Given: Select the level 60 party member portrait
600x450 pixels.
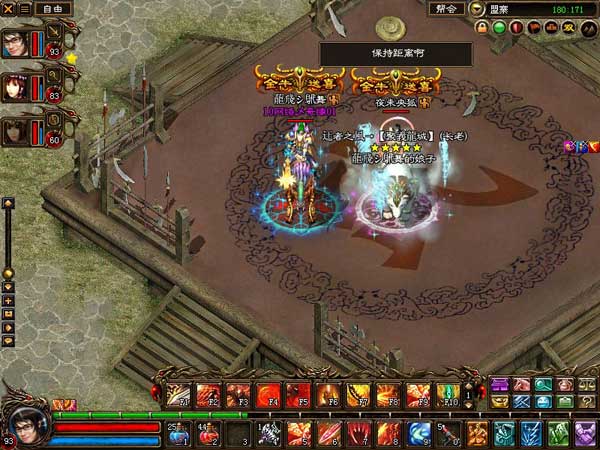Looking at the screenshot, I should 15,130.
